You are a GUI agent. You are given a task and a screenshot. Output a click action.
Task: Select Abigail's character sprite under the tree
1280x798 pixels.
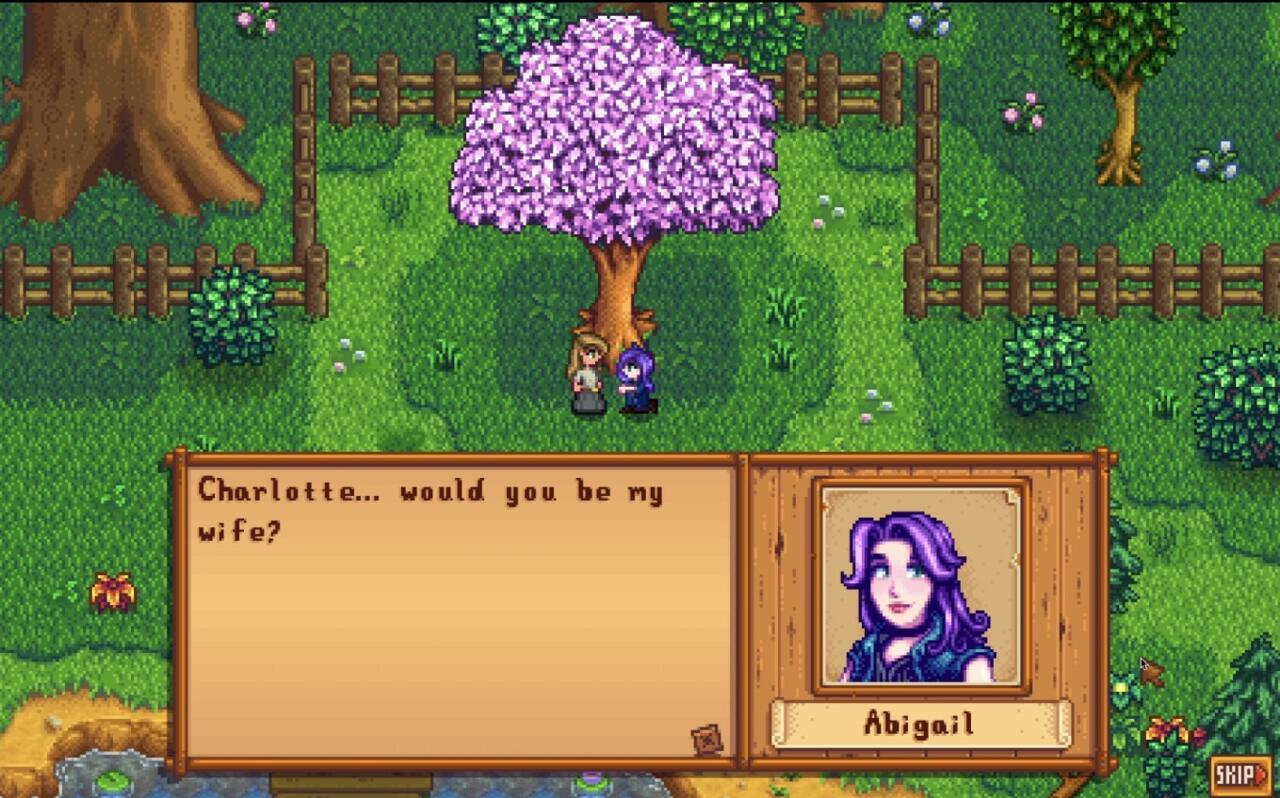point(637,380)
